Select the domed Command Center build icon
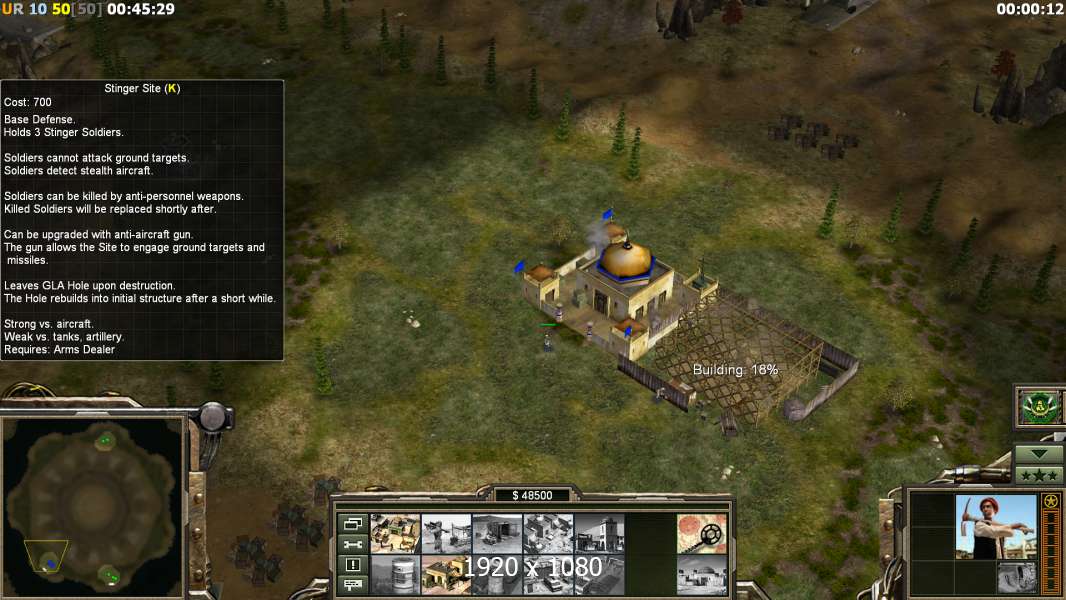 [x=702, y=575]
